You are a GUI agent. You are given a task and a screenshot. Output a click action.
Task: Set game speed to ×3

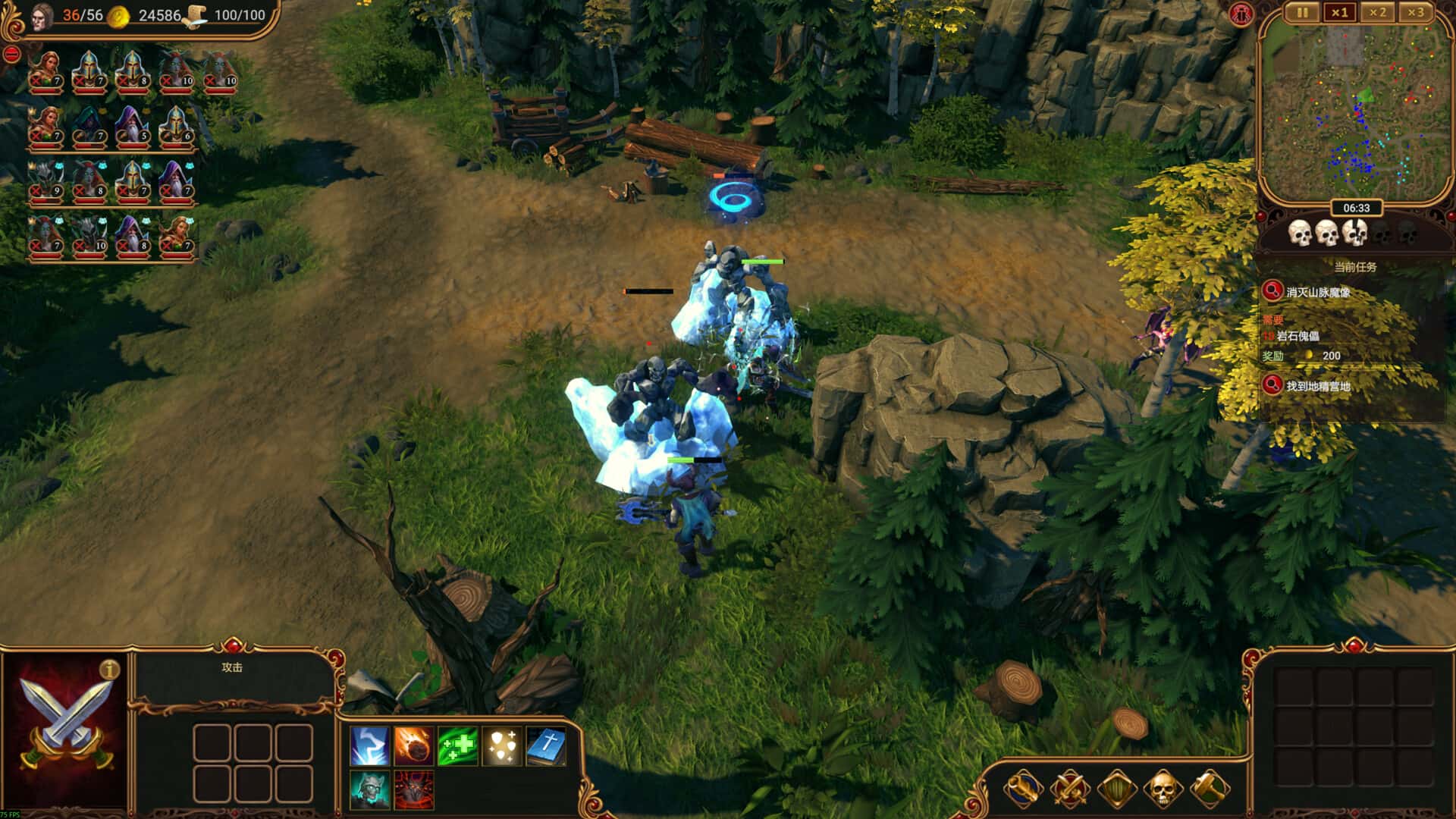pyautogui.click(x=1415, y=13)
